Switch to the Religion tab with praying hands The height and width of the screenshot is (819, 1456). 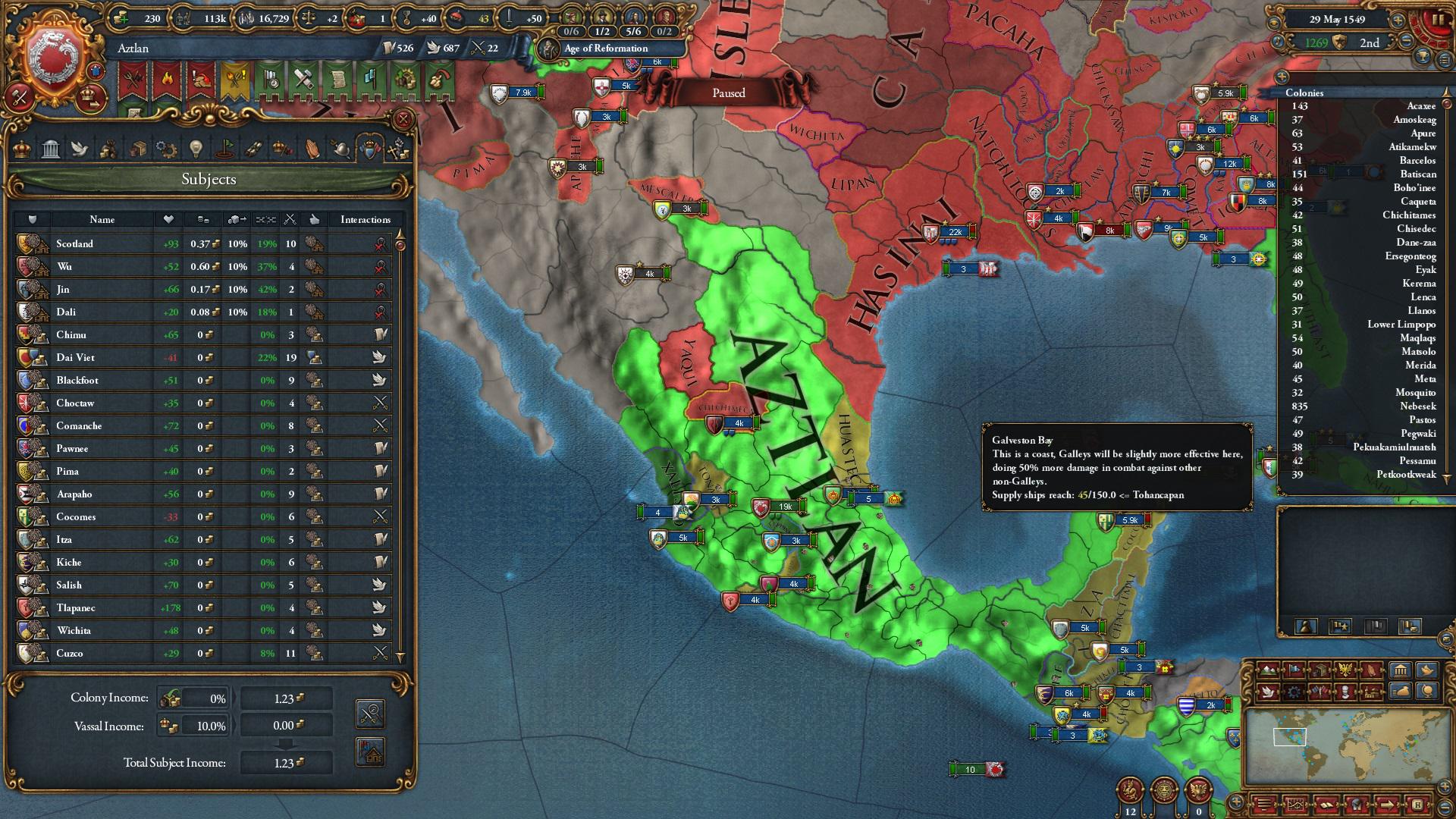pyautogui.click(x=312, y=149)
